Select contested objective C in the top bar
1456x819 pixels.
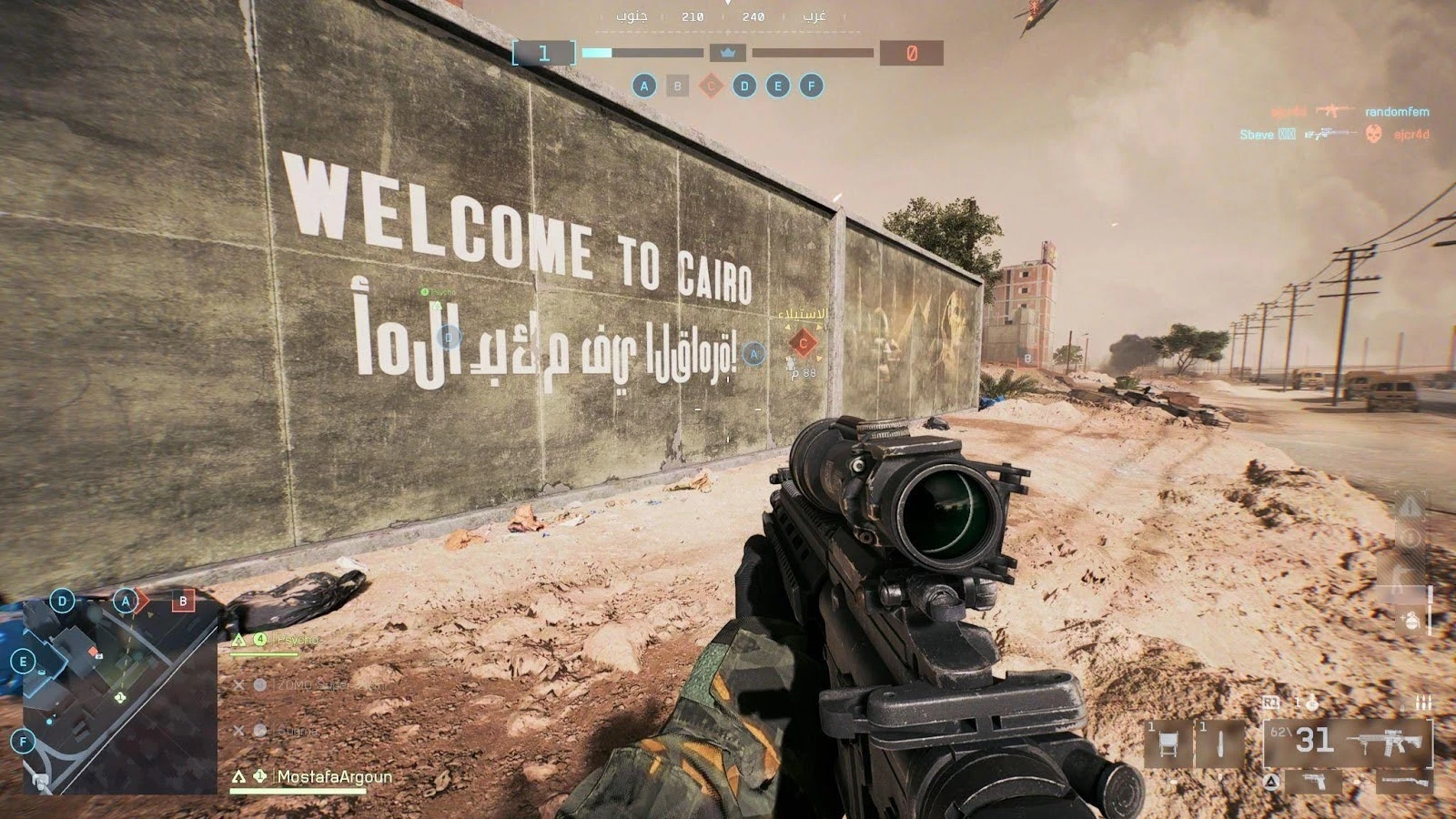(x=711, y=86)
